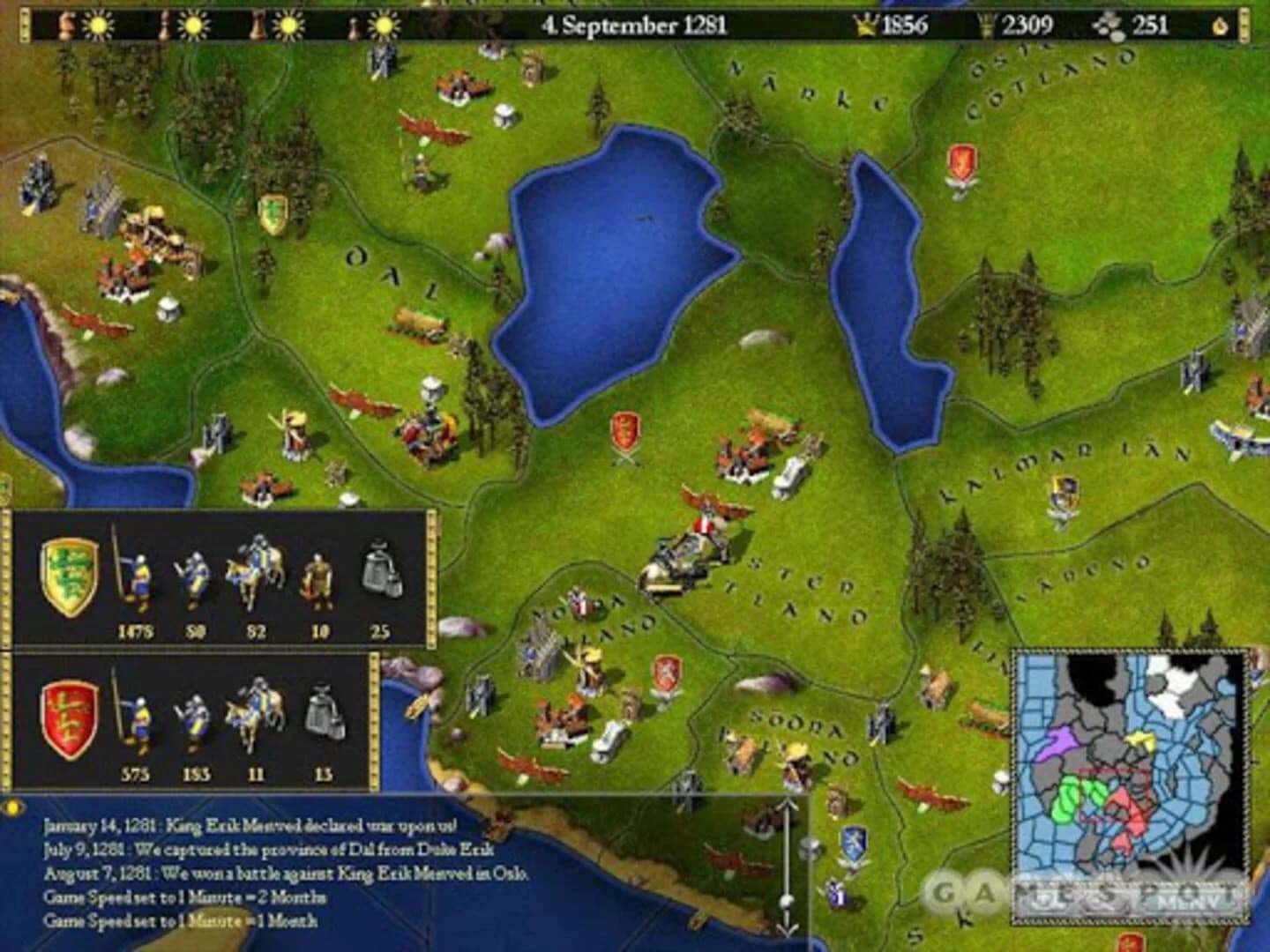The height and width of the screenshot is (952, 1270).
Task: Select the first pawn piece in the top bar
Action: pos(64,24)
